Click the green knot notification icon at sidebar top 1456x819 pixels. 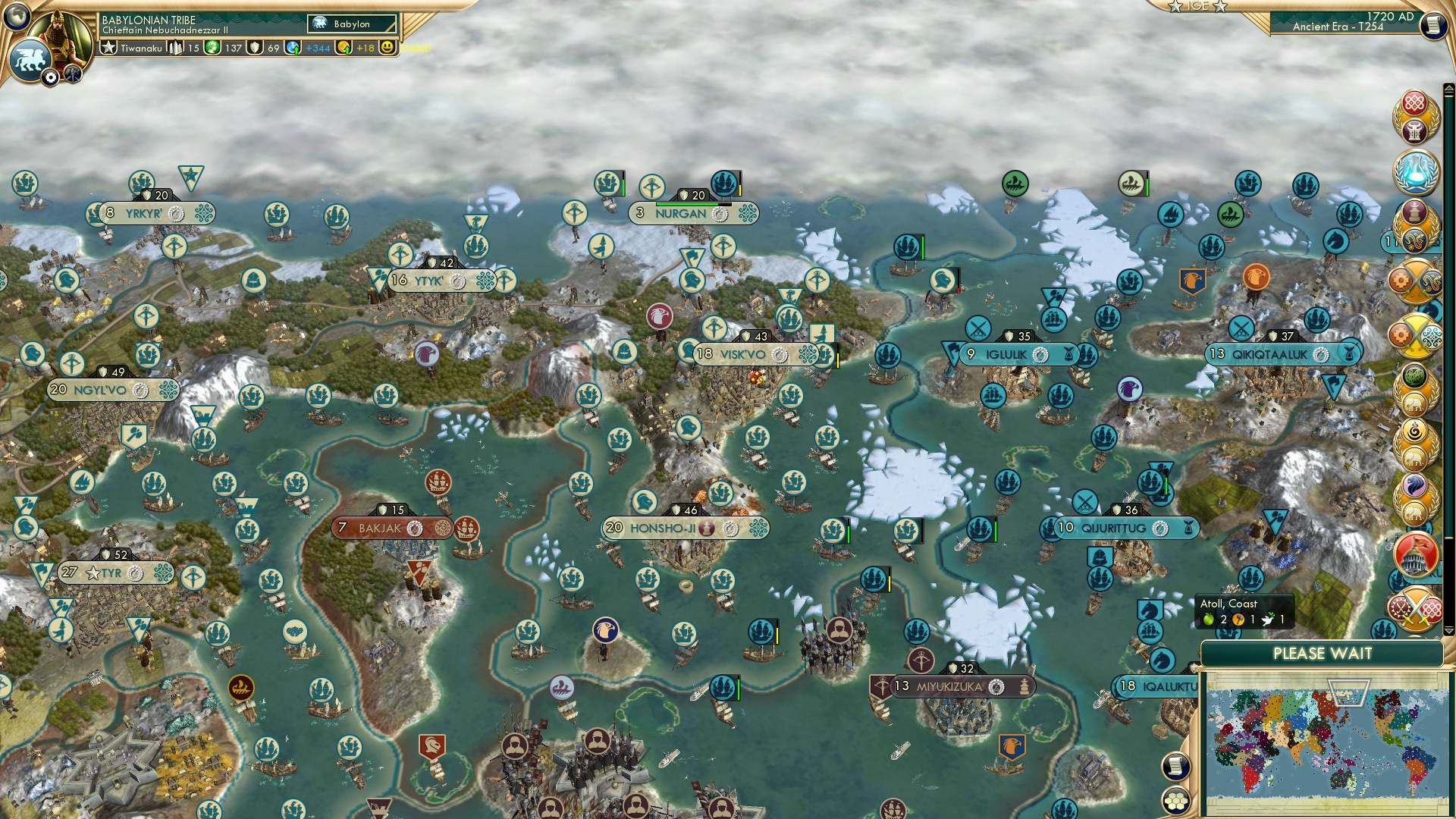pos(1414,375)
